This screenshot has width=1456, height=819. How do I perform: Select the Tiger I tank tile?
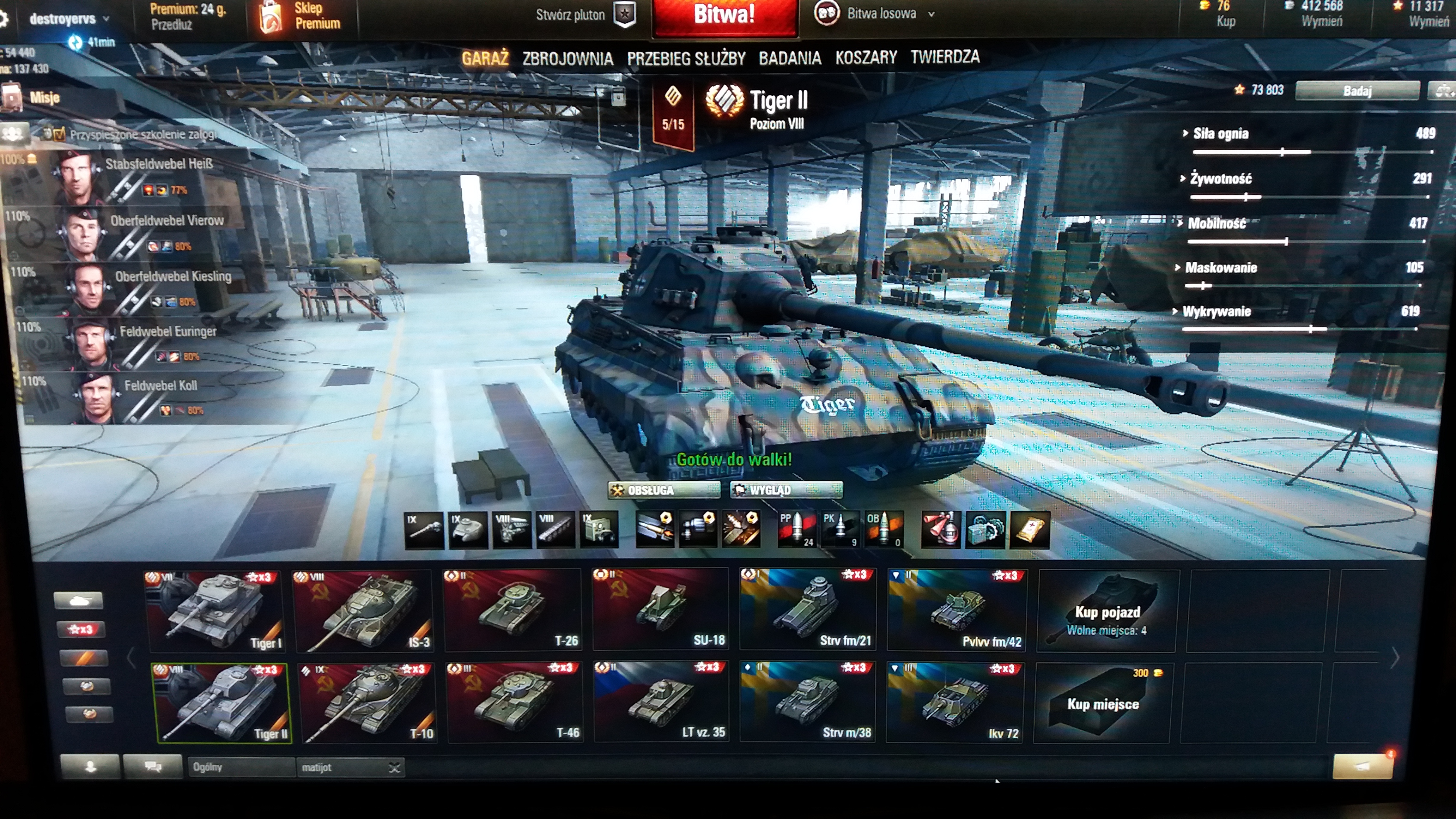(x=216, y=611)
